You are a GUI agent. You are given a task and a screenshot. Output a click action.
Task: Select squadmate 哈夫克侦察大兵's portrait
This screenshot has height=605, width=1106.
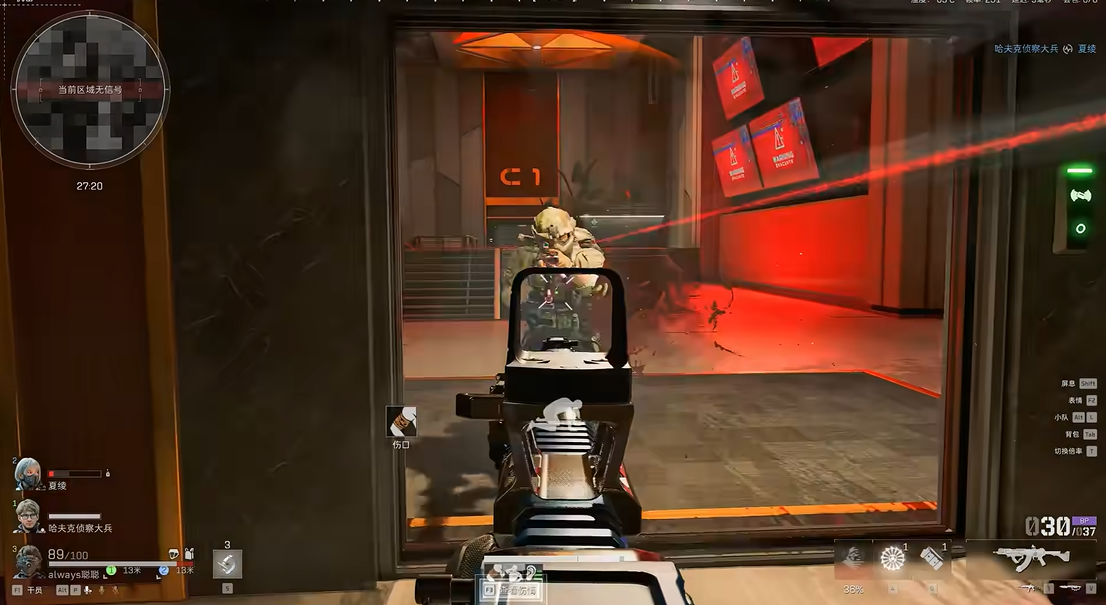27,516
